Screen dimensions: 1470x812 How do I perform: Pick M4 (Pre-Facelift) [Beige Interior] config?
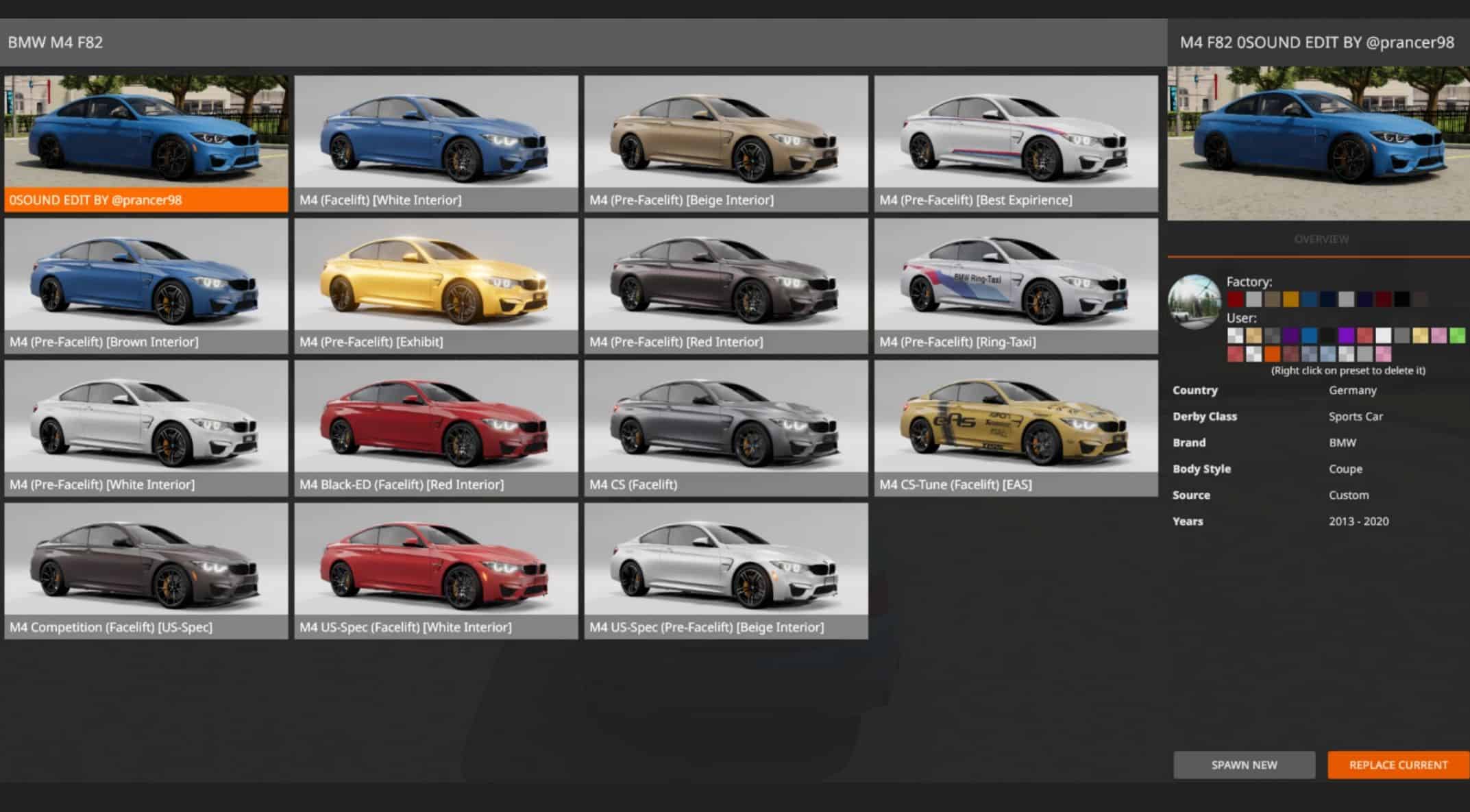[726, 143]
